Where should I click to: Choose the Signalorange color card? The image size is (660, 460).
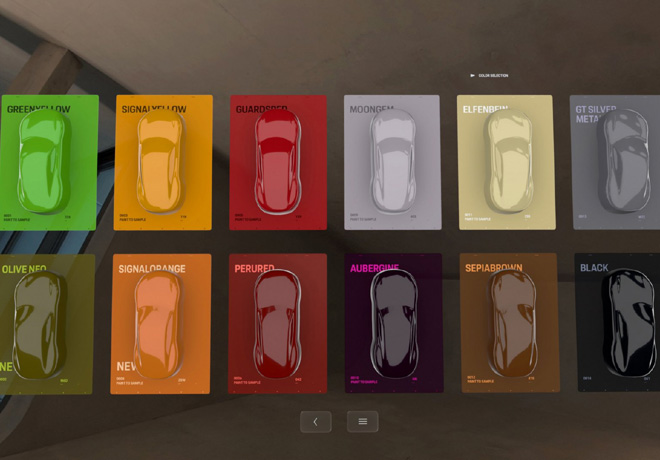click(x=162, y=322)
